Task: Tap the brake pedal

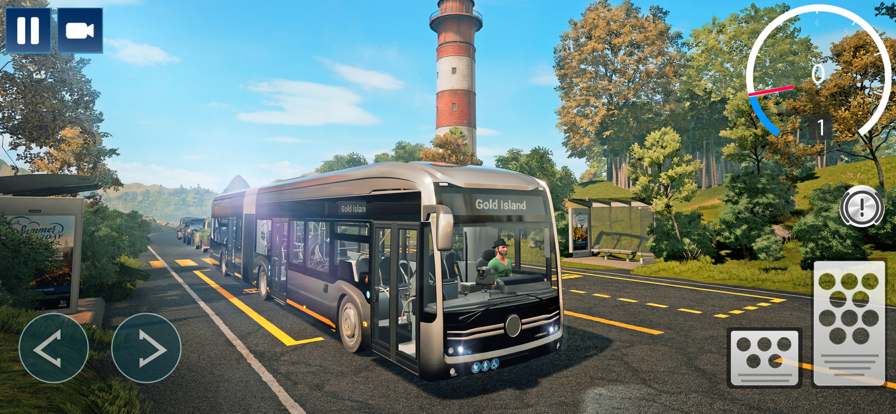Action: point(765,357)
